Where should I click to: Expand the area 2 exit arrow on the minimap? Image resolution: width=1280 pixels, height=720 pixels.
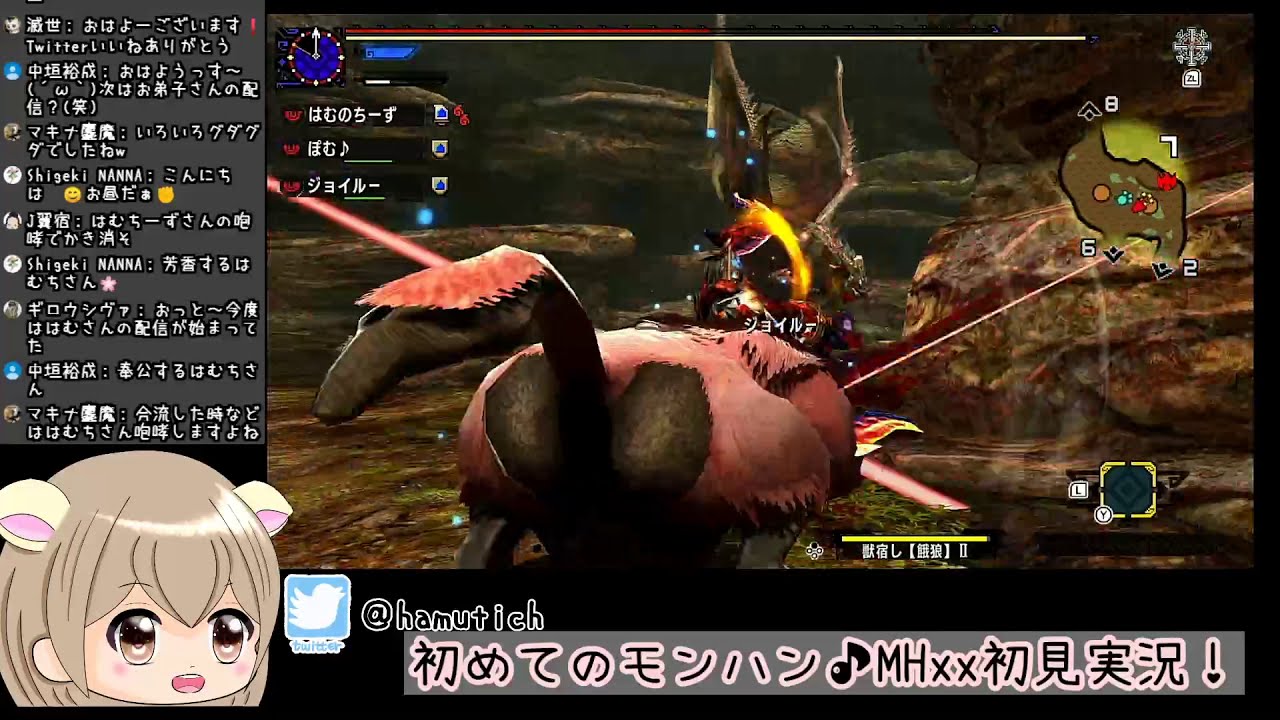click(1163, 268)
